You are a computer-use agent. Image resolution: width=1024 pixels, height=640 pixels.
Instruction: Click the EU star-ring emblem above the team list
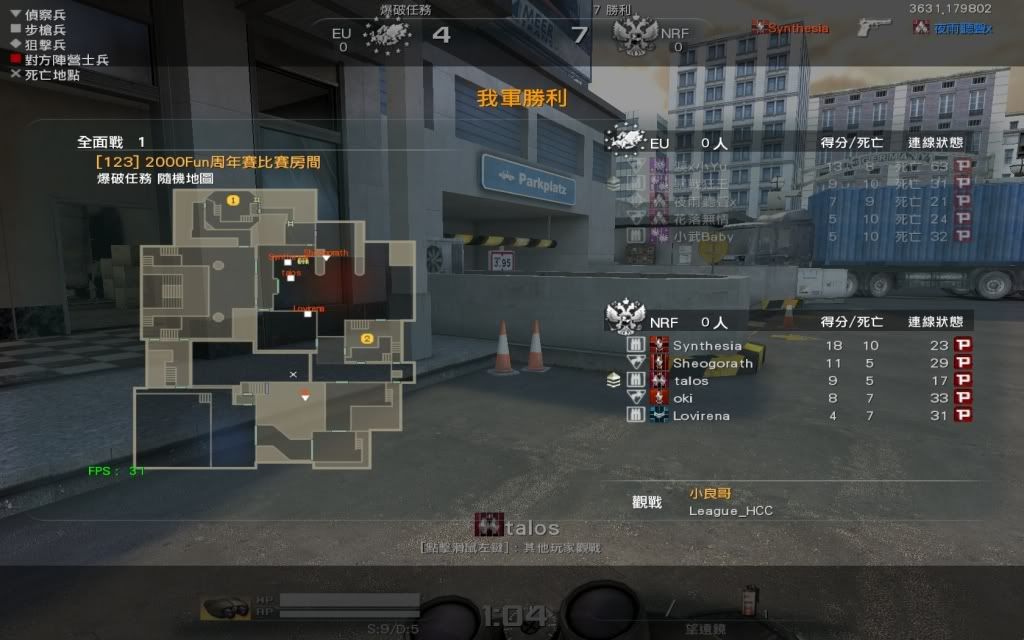point(626,140)
